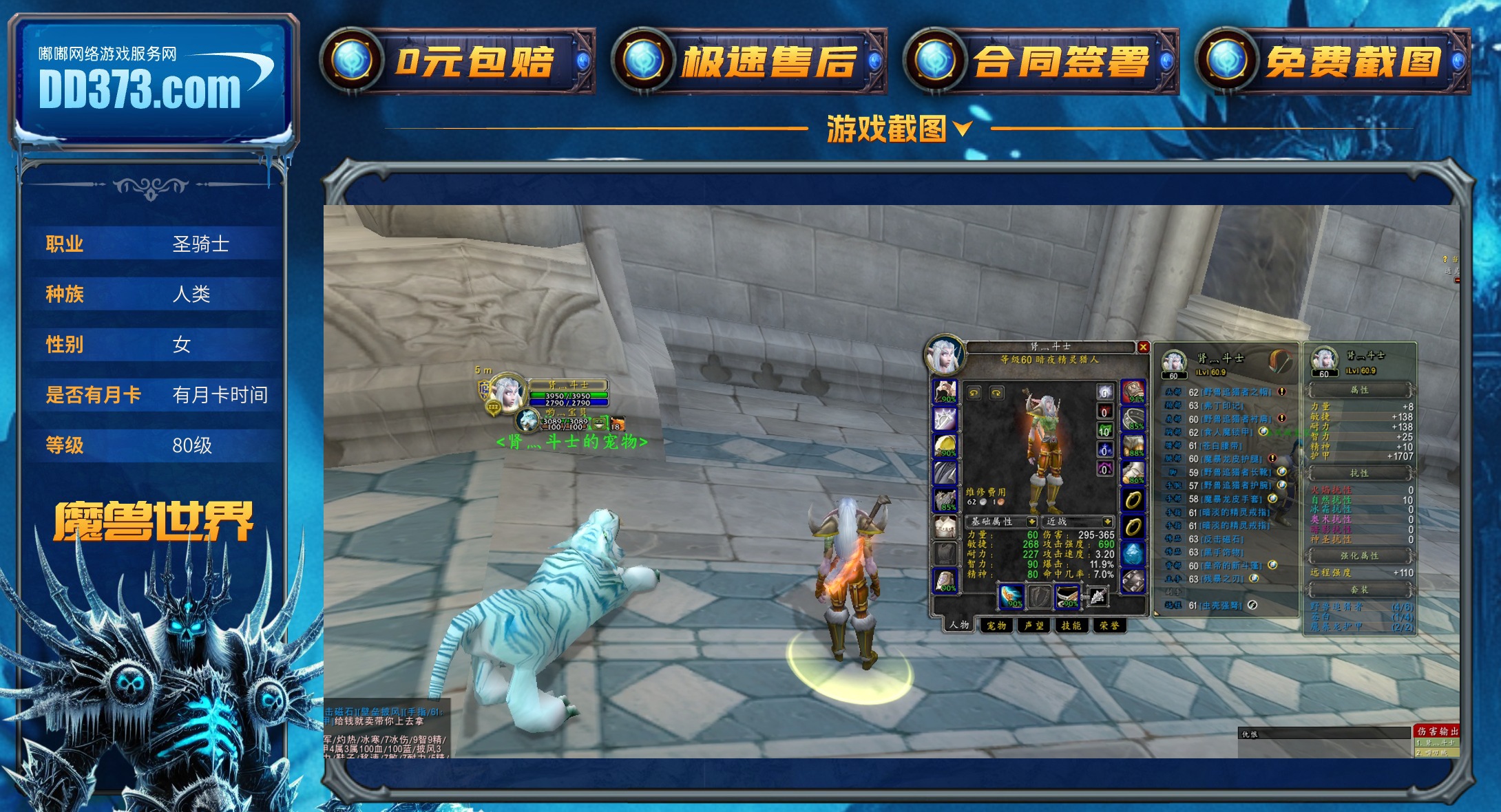The image size is (1501, 812).
Task: Open the 声望 (reputation) tab
Action: (1033, 626)
